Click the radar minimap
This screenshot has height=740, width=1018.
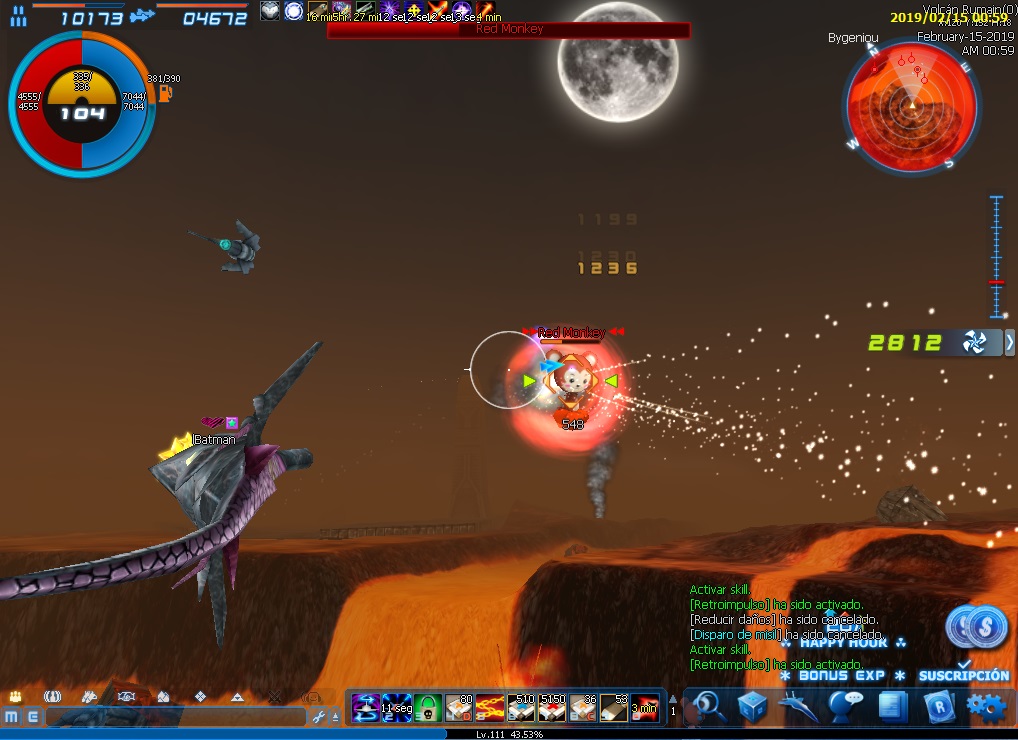coord(912,103)
